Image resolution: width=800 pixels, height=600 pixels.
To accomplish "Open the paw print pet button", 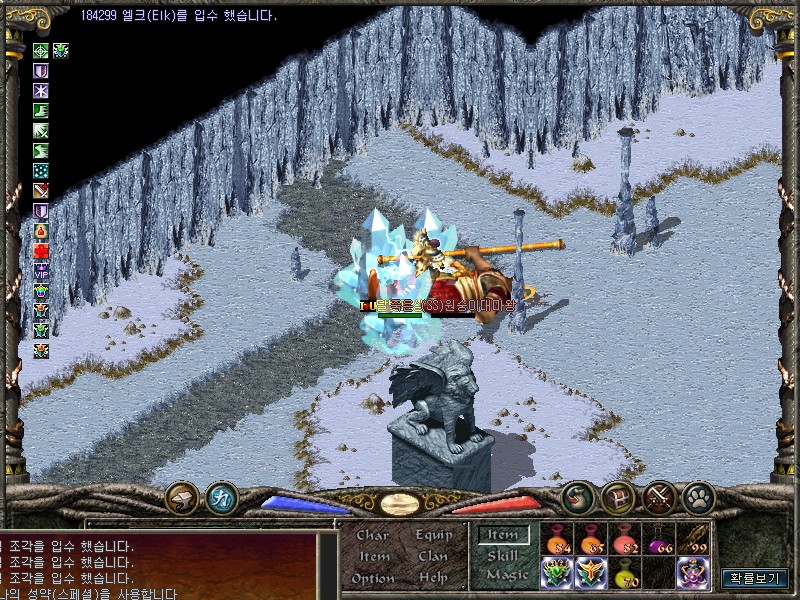I will coord(696,497).
